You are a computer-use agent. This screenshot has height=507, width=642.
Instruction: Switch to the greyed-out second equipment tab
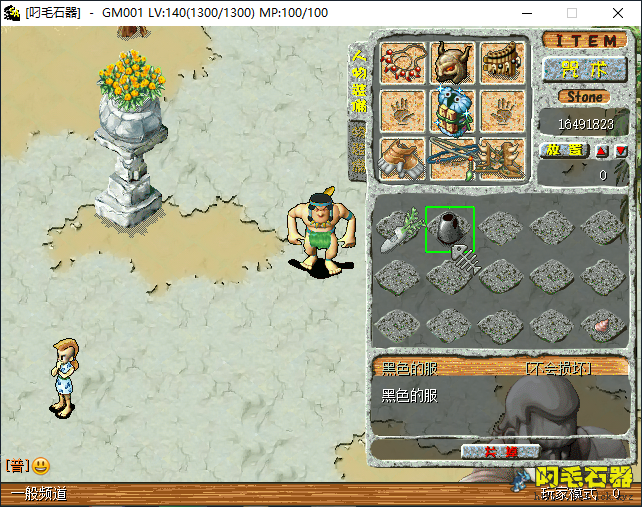[x=358, y=150]
